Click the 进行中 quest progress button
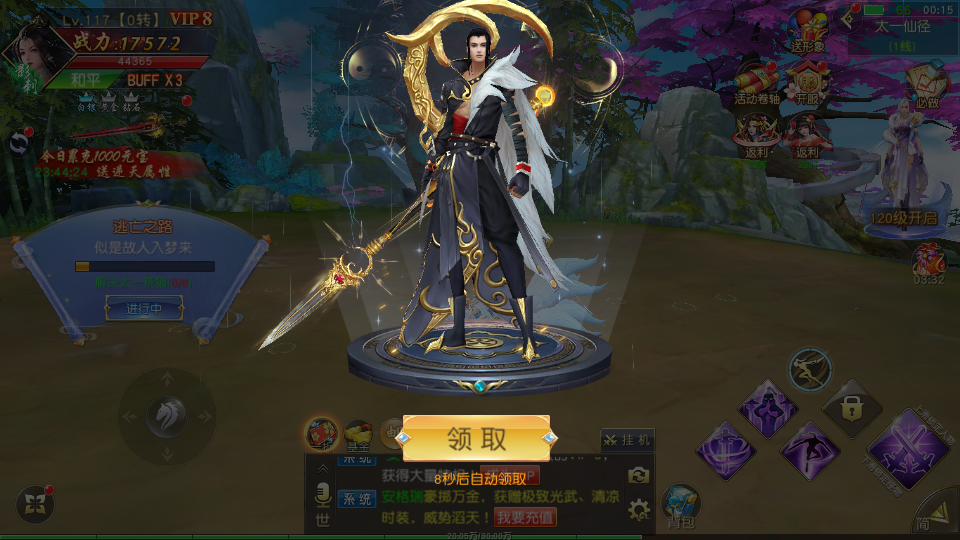The height and width of the screenshot is (540, 960). [144, 309]
